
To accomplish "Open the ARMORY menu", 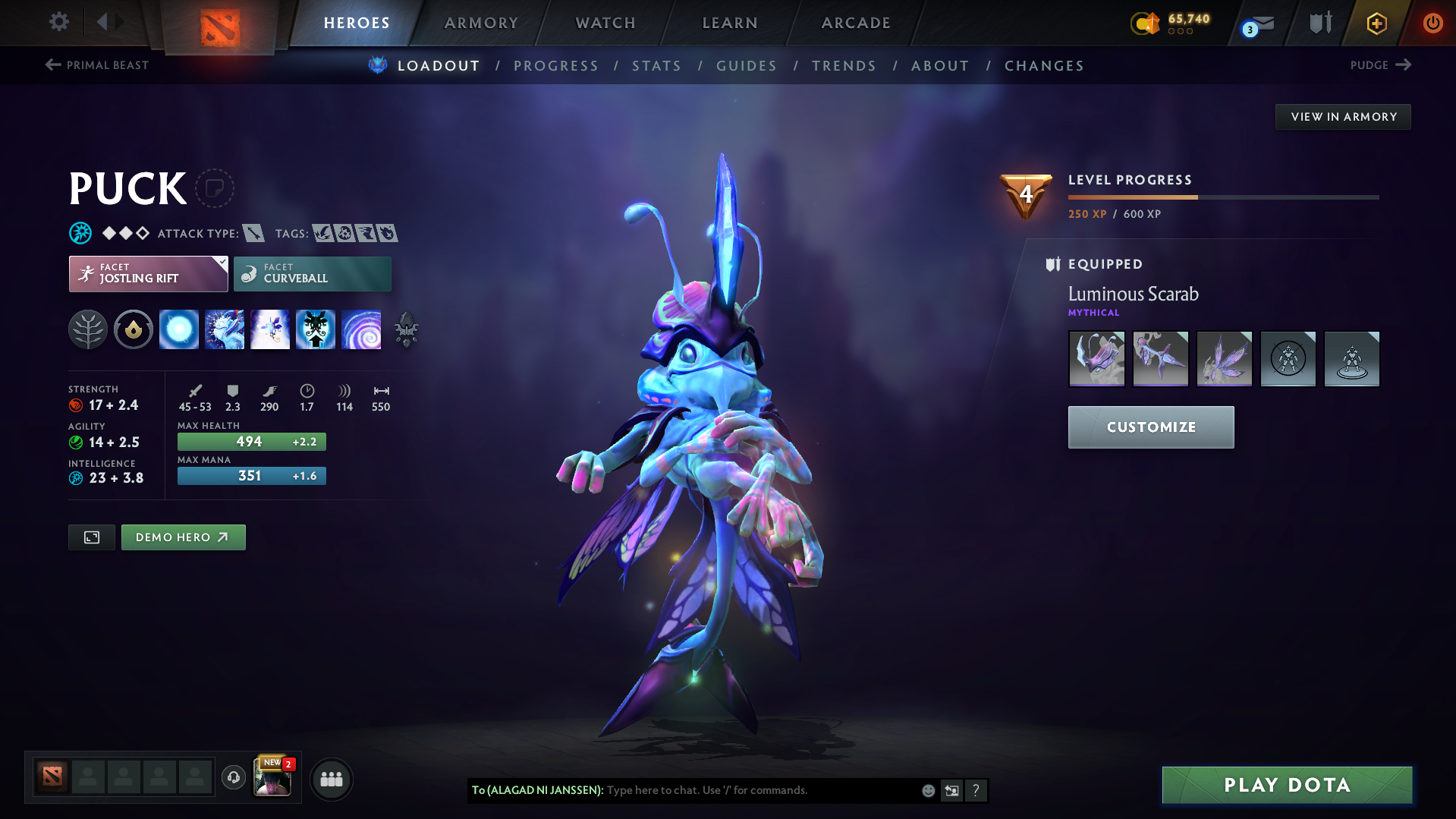I will coord(481,23).
